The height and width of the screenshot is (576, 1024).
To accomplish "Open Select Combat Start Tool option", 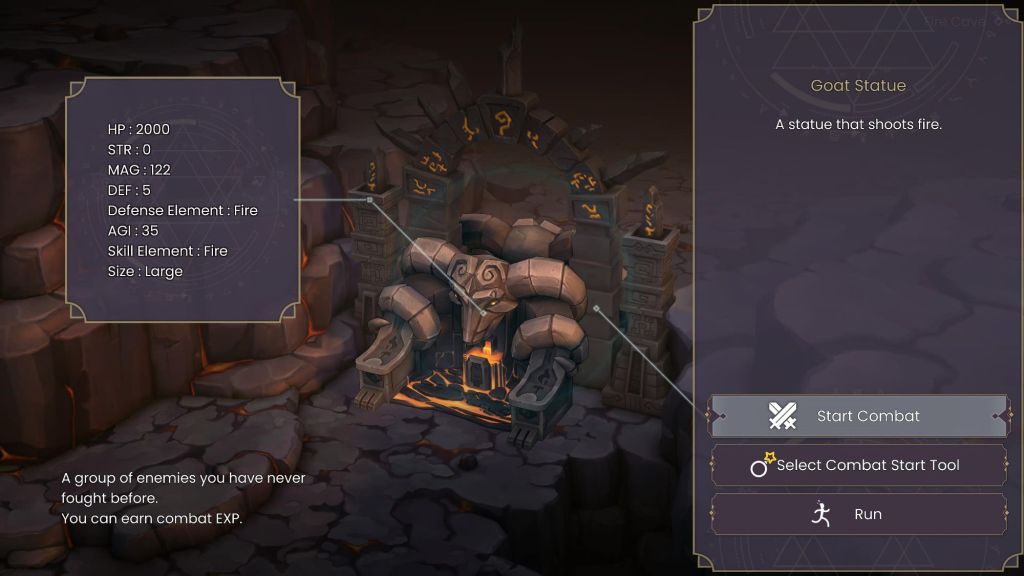I will pos(858,465).
